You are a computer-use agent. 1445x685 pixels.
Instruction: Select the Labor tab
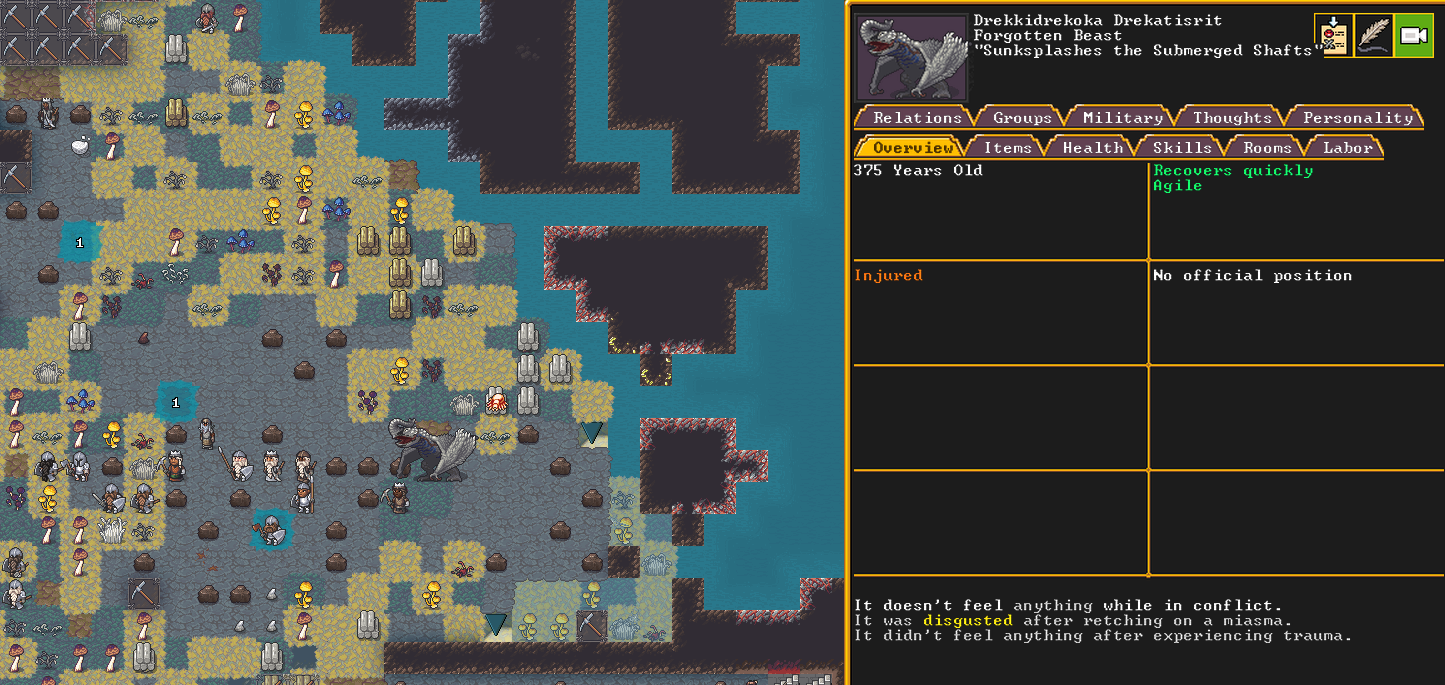[x=1347, y=147]
